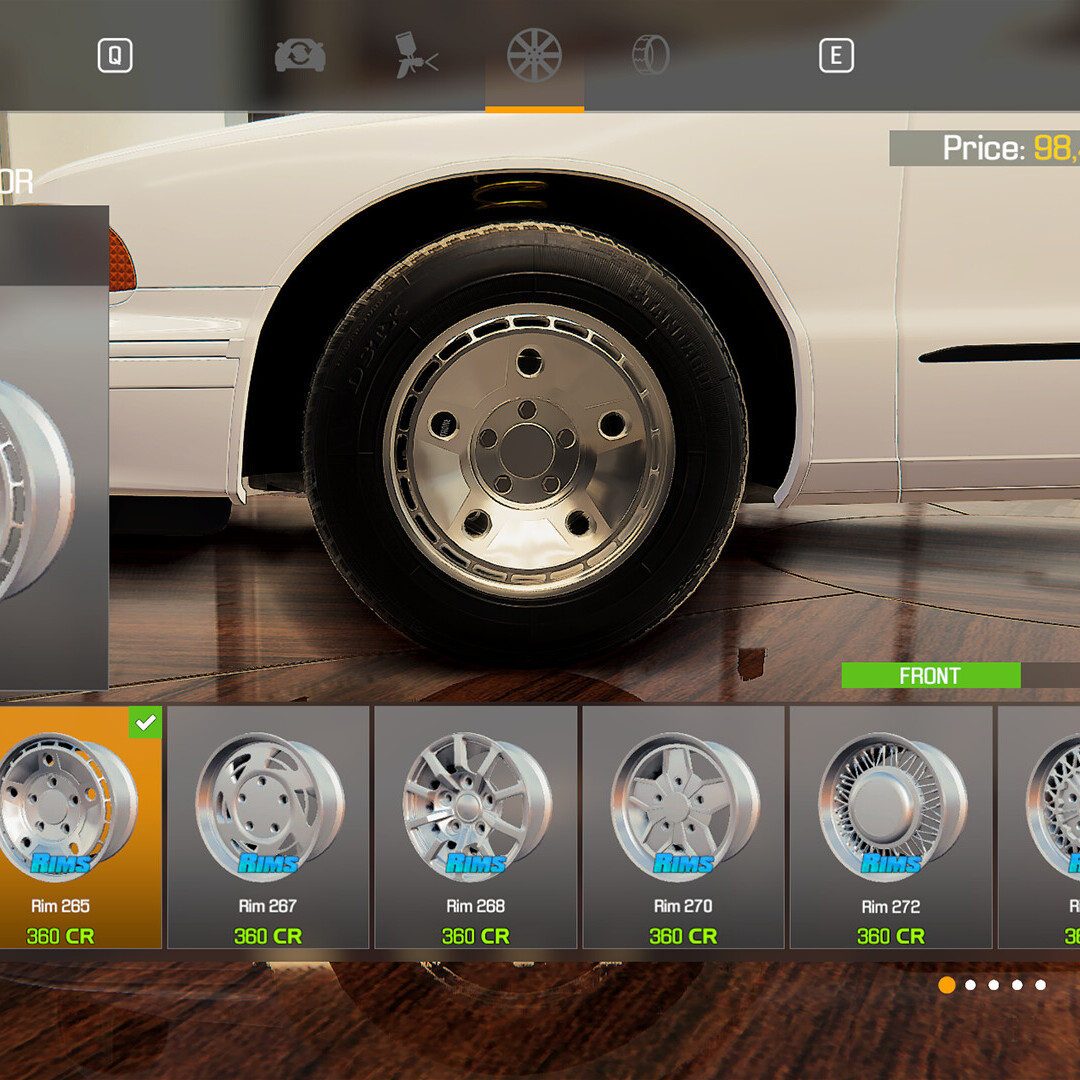The height and width of the screenshot is (1080, 1080).
Task: Open the tires tab
Action: point(650,56)
